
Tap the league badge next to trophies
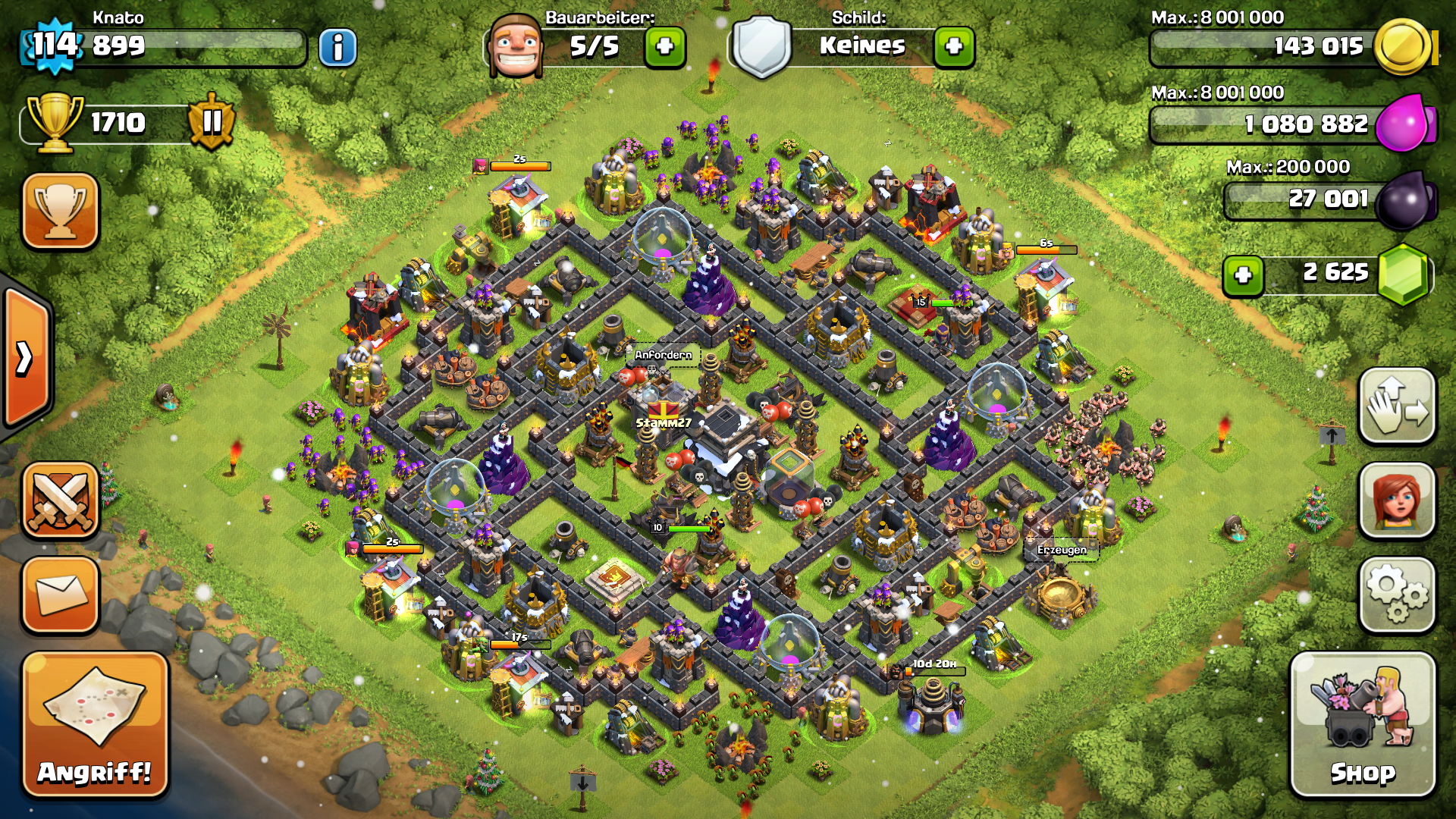coord(212,121)
